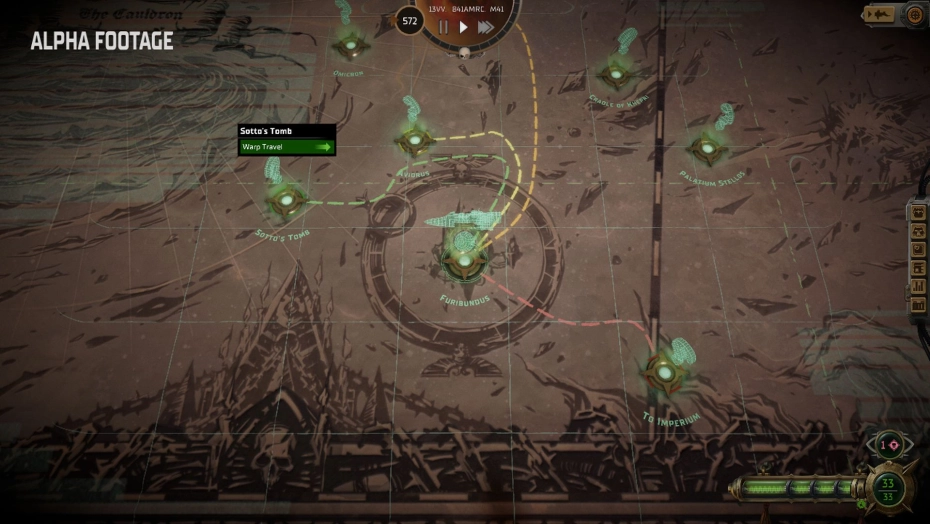The image size is (930, 524).
Task: Open the round gear button at top-right
Action: (x=914, y=14)
